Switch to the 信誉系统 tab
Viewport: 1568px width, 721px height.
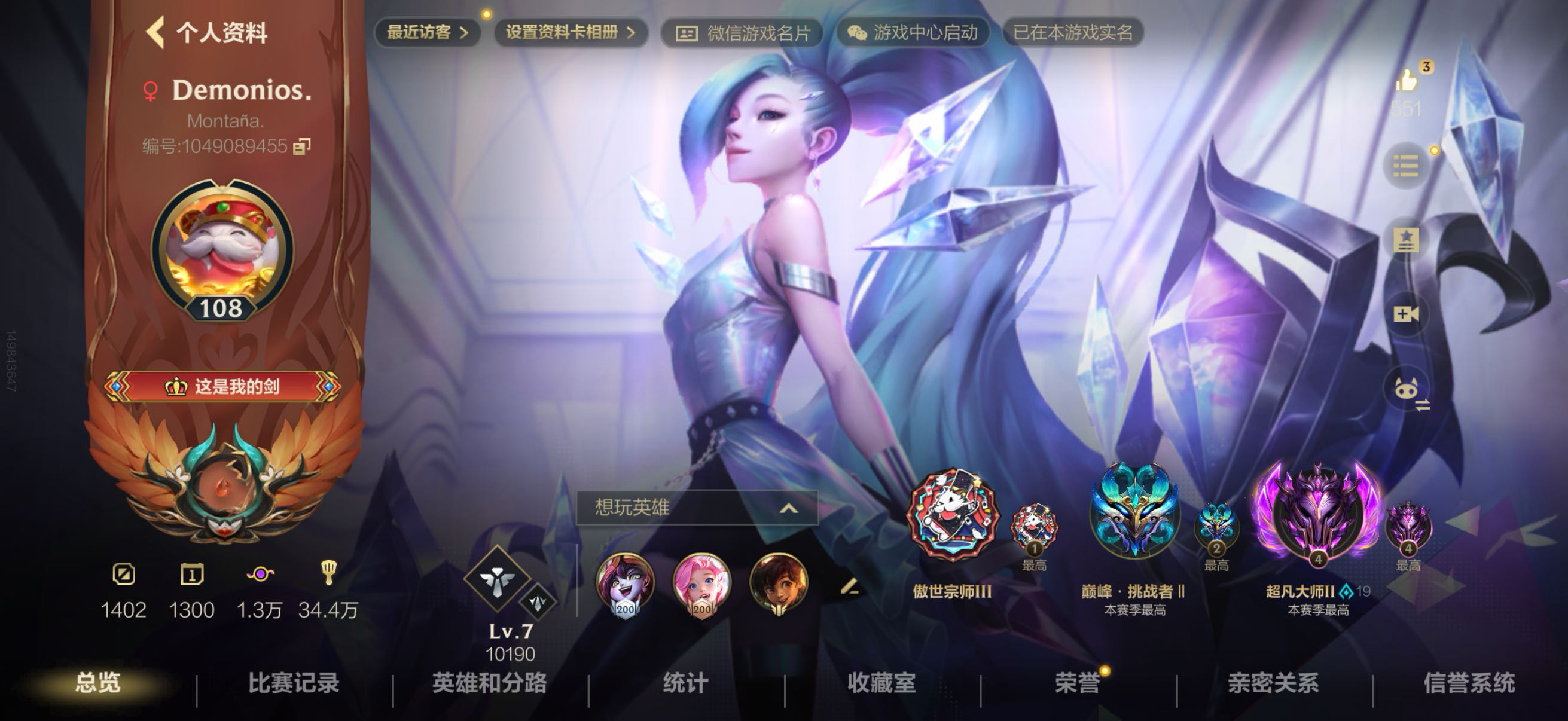pos(1469,683)
